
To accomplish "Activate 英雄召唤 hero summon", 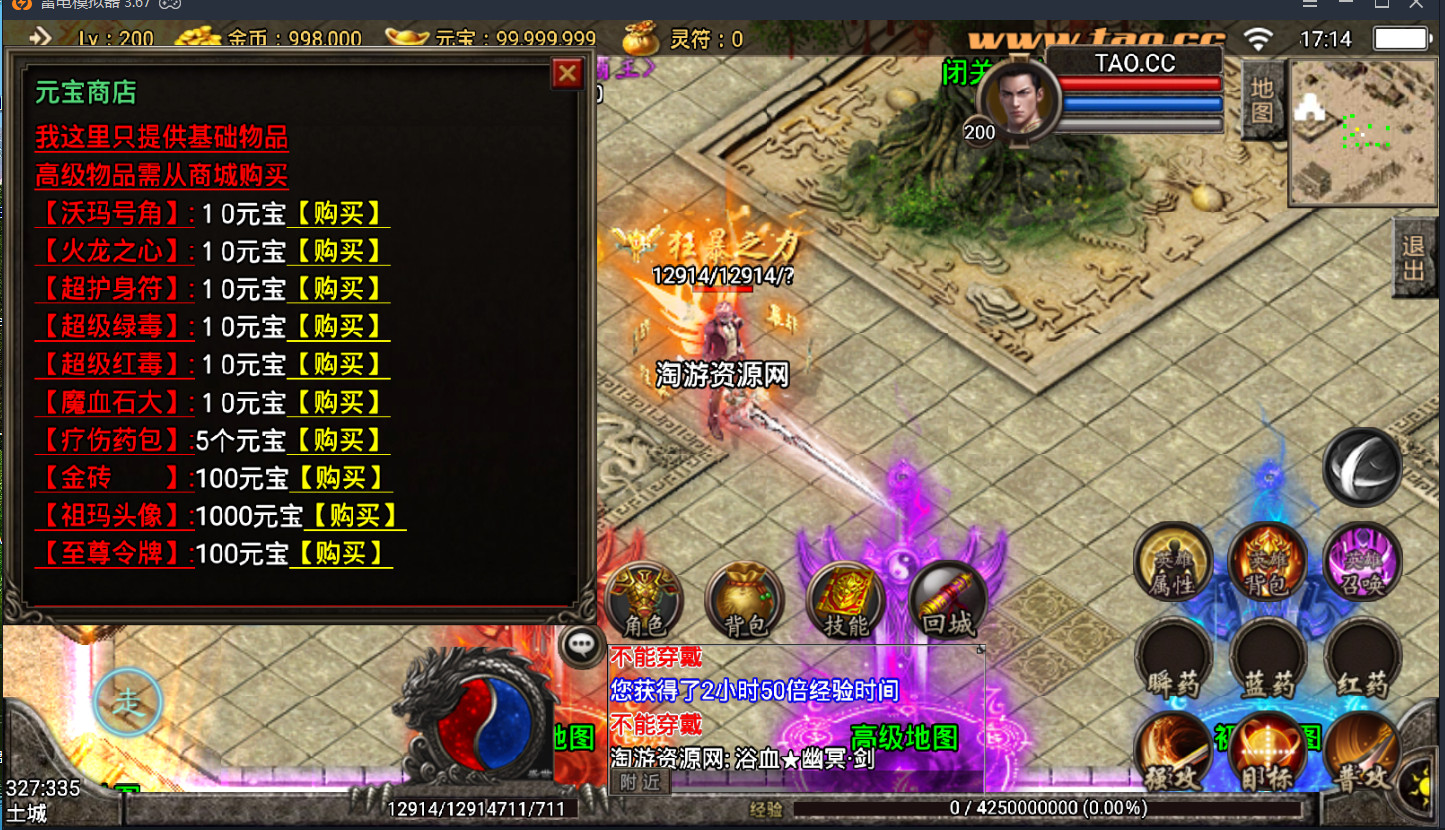I will 1362,562.
